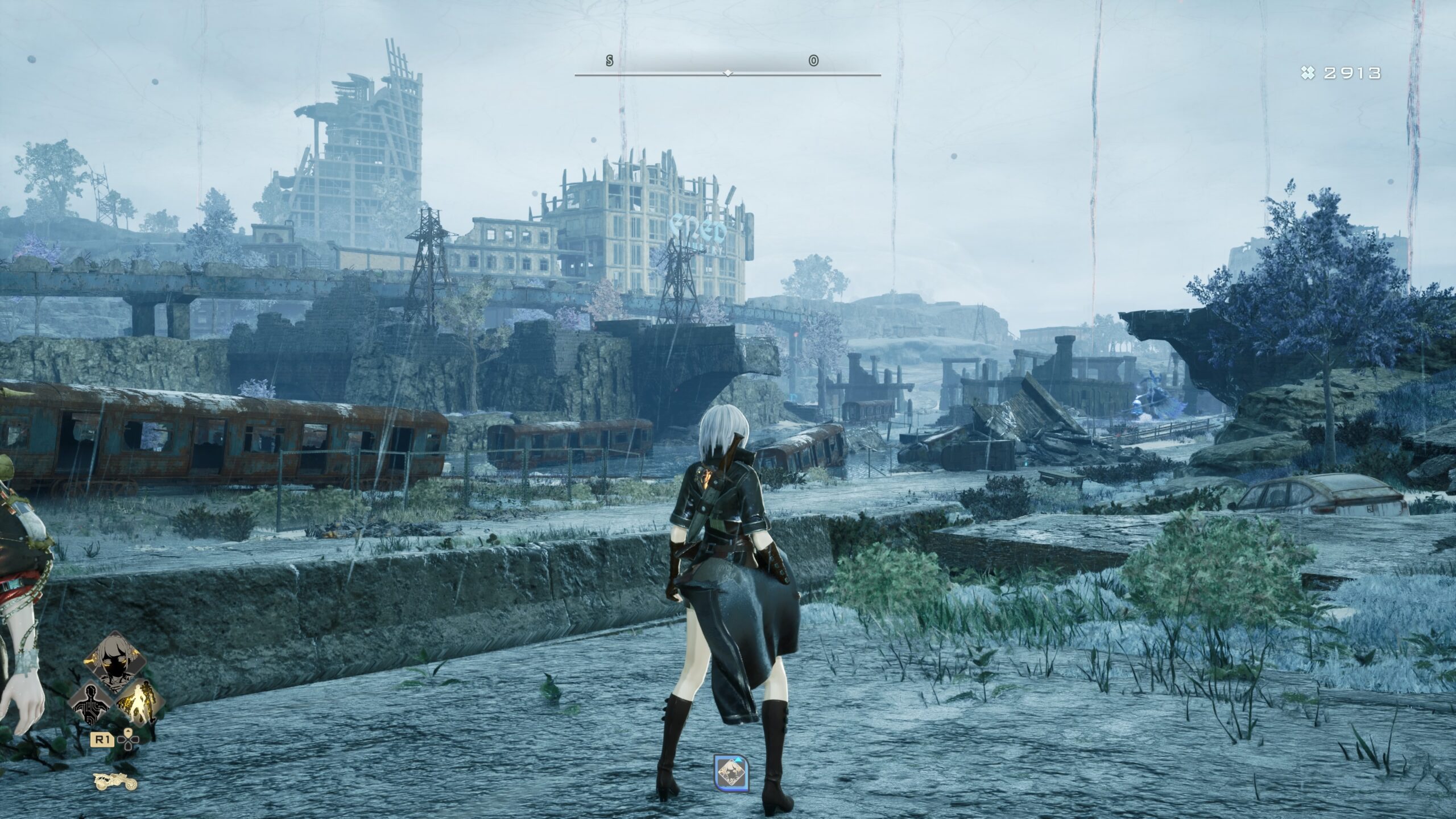Click the cyan upgrade triangle on the item card
This screenshot has width=1456, height=819.
point(738,760)
